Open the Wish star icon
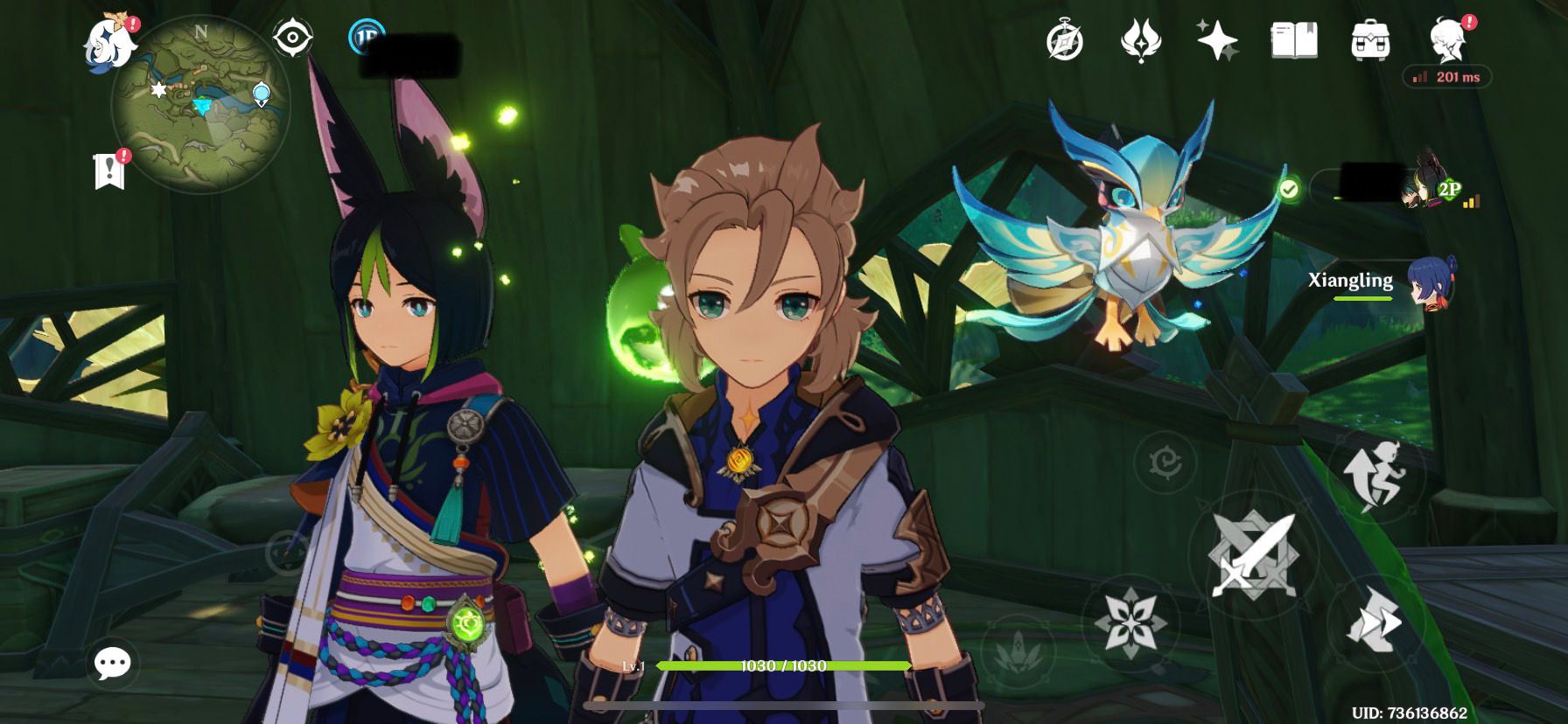The height and width of the screenshot is (724, 1568). point(1217,40)
